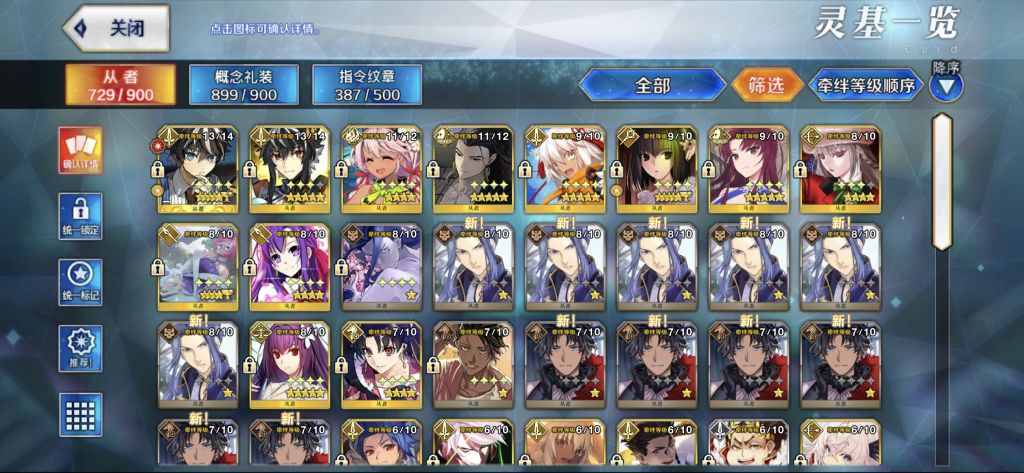Click the vertical list scrollbar handle
This screenshot has height=473, width=1024.
click(x=942, y=180)
